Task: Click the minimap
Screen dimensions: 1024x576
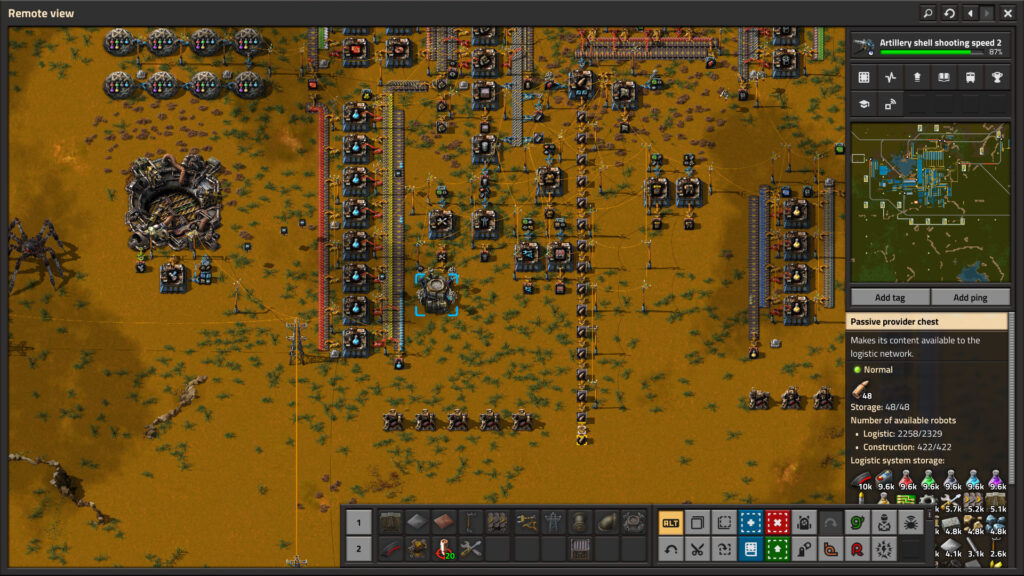Action: pos(929,203)
